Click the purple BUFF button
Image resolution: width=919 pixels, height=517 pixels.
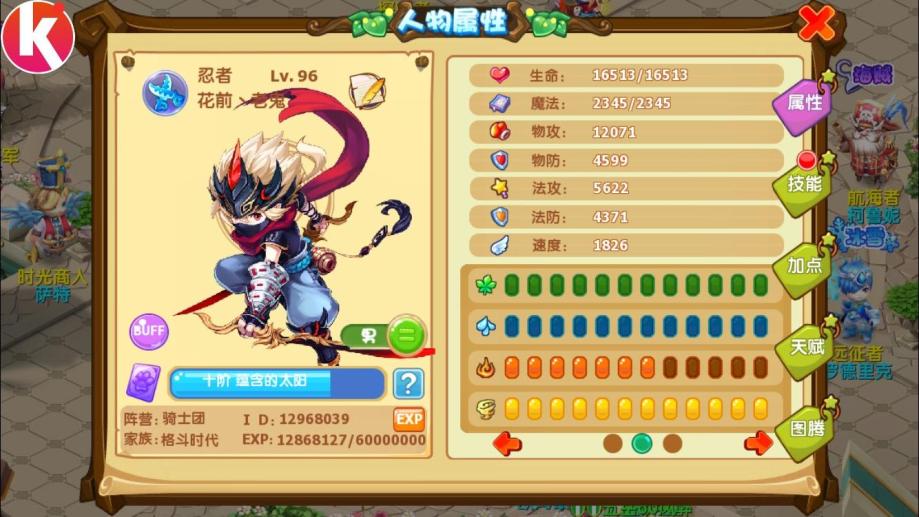(x=148, y=331)
